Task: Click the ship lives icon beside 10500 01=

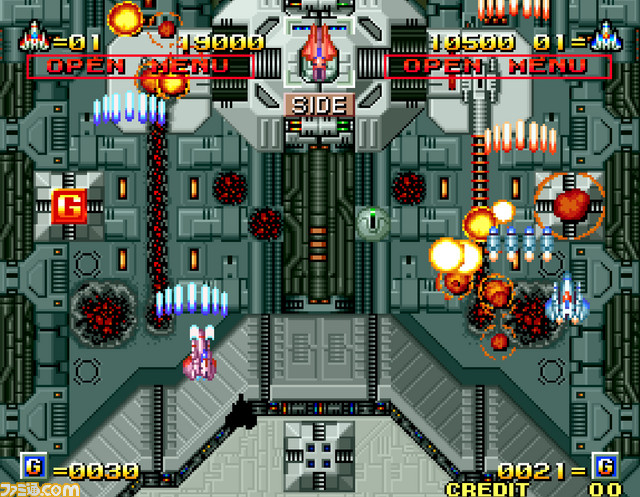Action: 604,40
